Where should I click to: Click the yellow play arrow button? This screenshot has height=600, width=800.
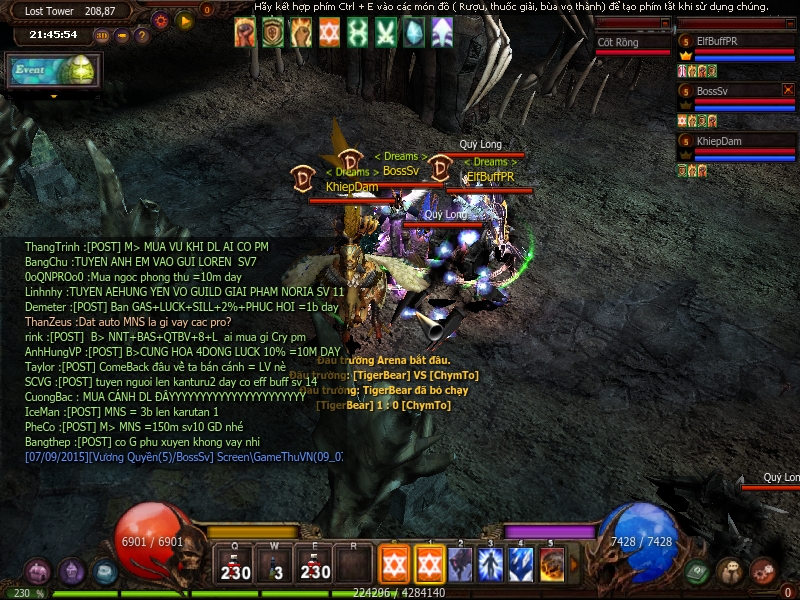click(x=183, y=19)
